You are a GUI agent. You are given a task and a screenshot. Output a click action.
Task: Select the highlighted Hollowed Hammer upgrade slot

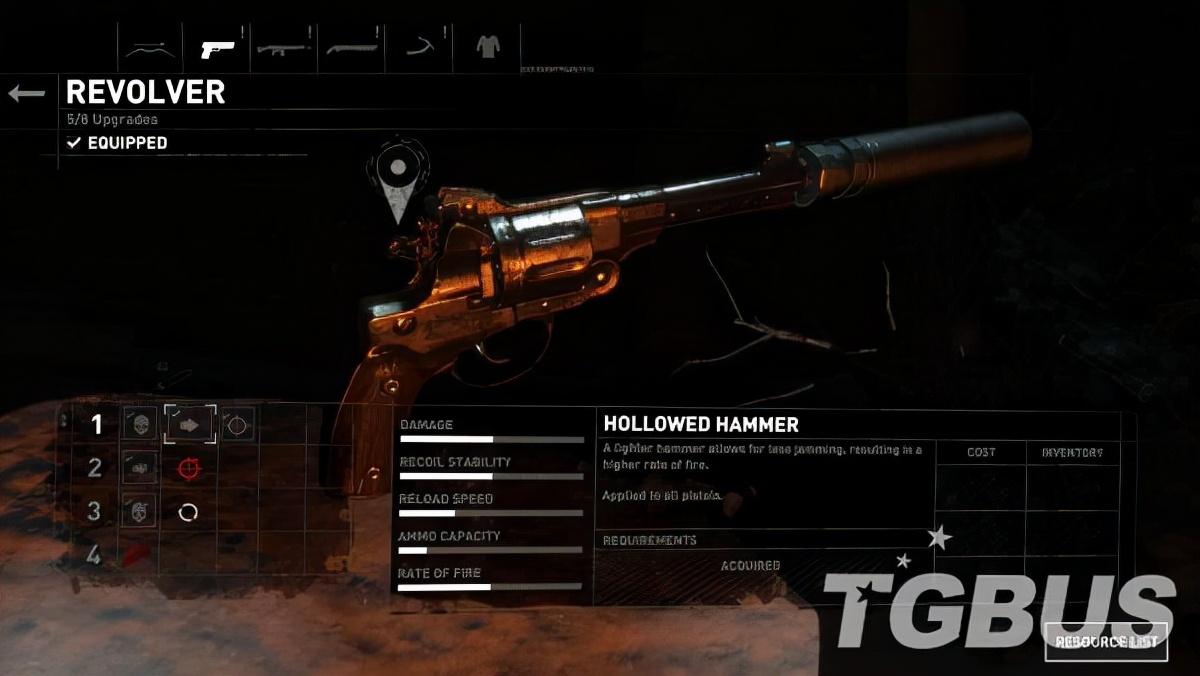(189, 424)
